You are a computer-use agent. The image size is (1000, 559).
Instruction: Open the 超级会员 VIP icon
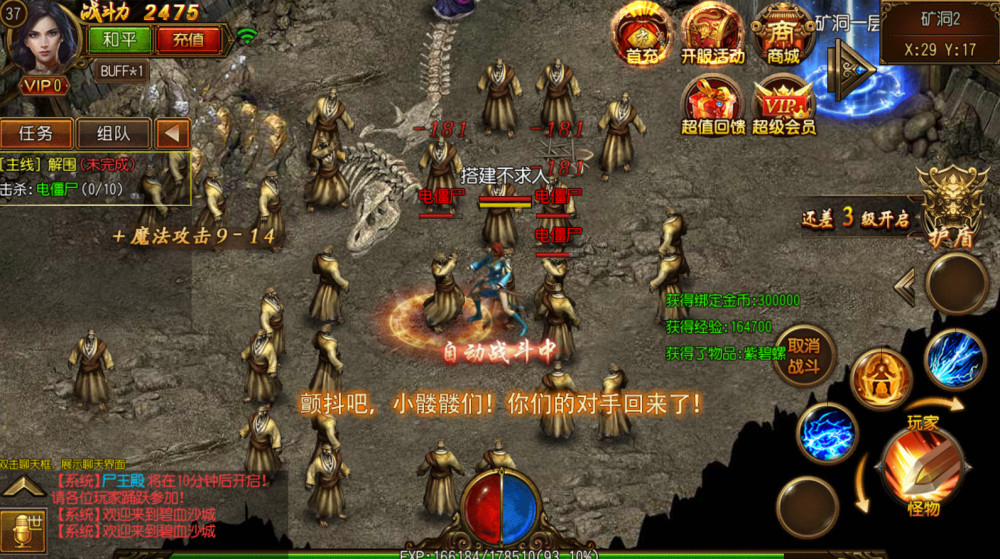pyautogui.click(x=783, y=104)
